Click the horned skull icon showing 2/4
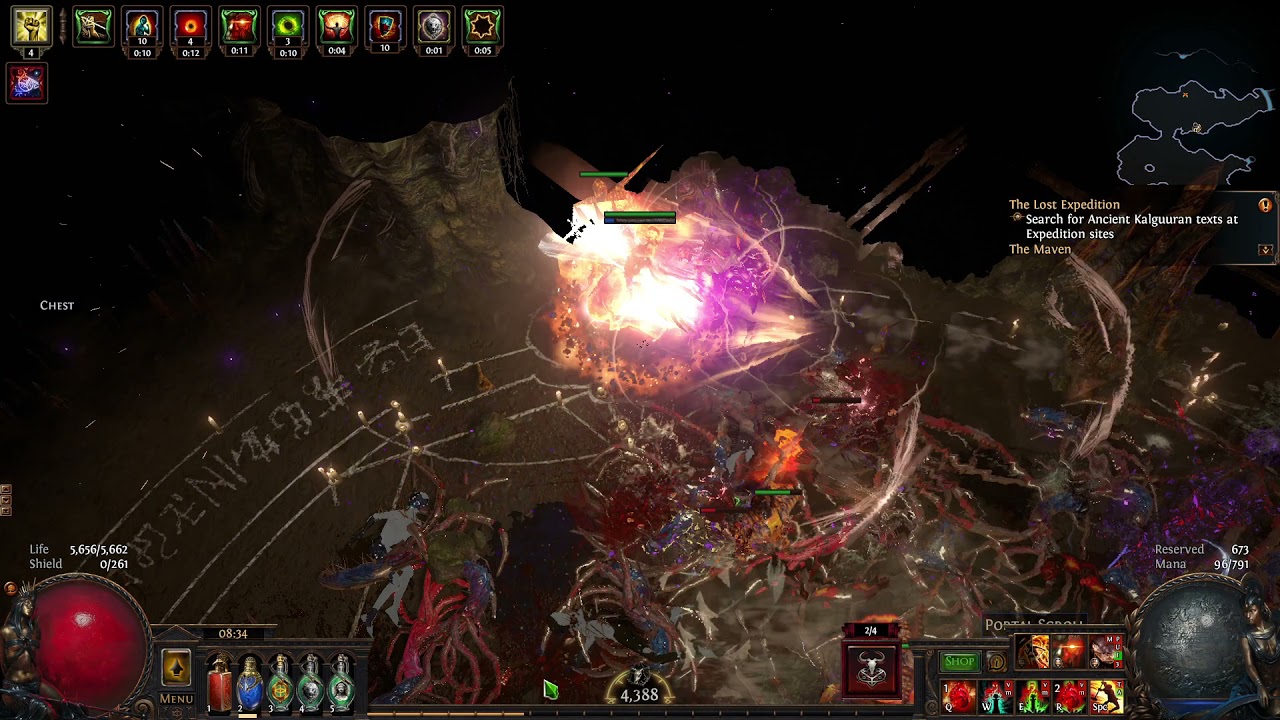The width and height of the screenshot is (1280, 720). click(871, 668)
